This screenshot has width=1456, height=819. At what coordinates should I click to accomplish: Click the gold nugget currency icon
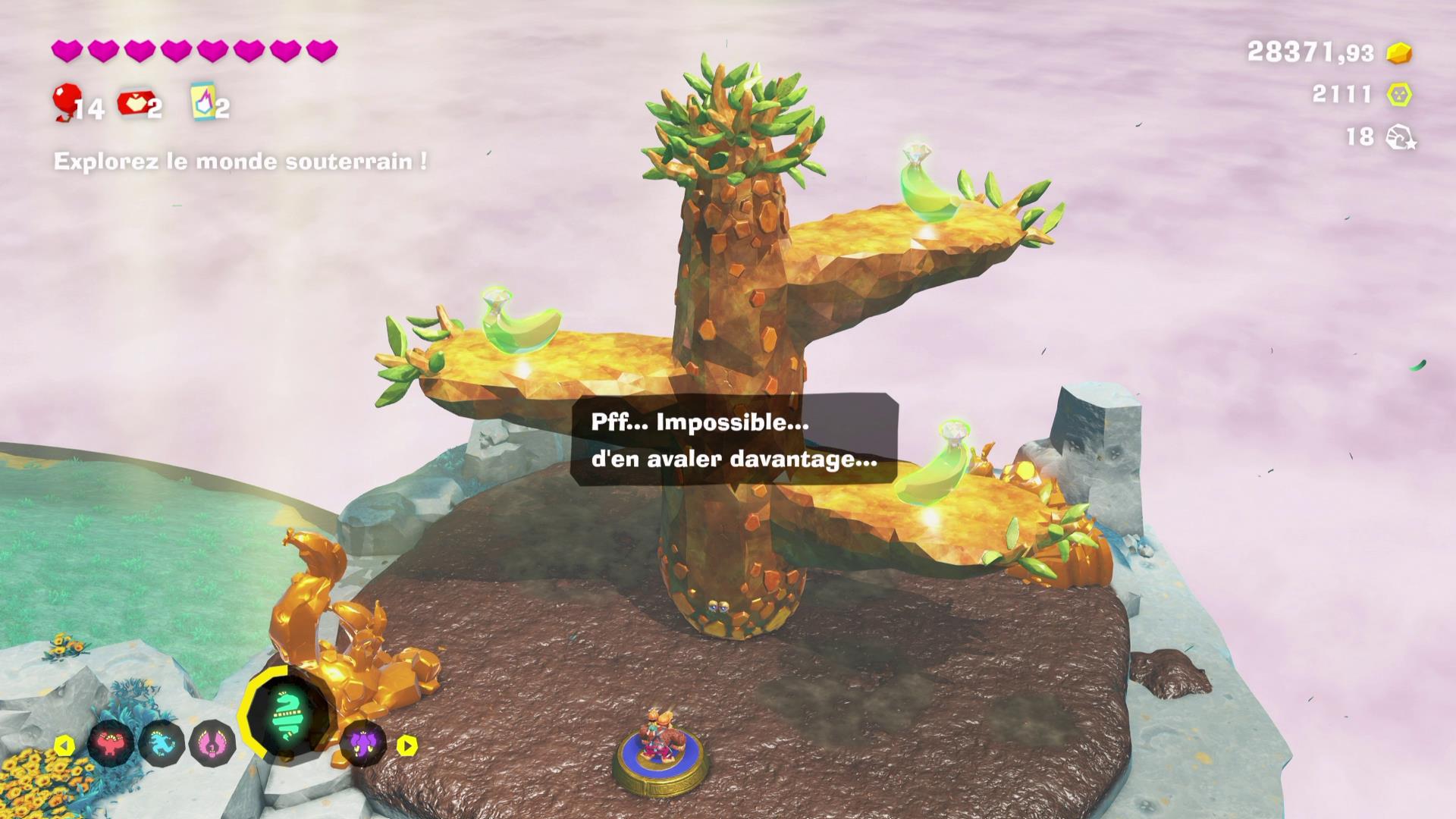pyautogui.click(x=1399, y=52)
